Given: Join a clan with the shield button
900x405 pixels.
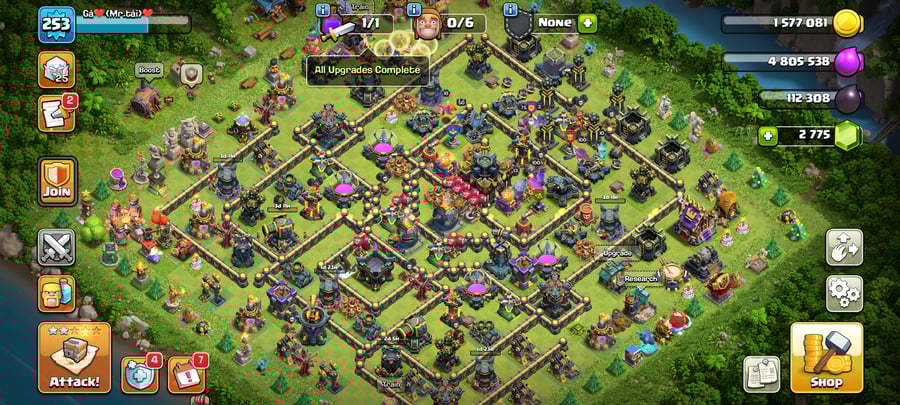Looking at the screenshot, I should pyautogui.click(x=57, y=181).
